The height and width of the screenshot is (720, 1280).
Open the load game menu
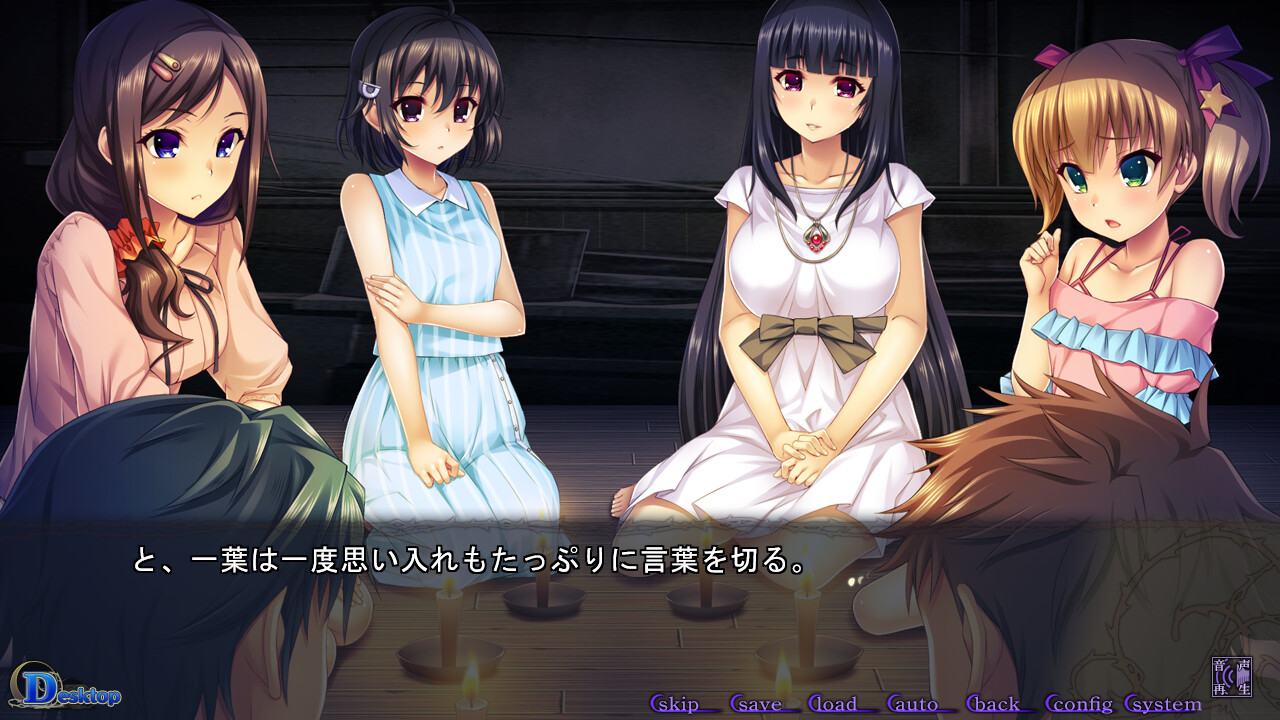click(841, 704)
